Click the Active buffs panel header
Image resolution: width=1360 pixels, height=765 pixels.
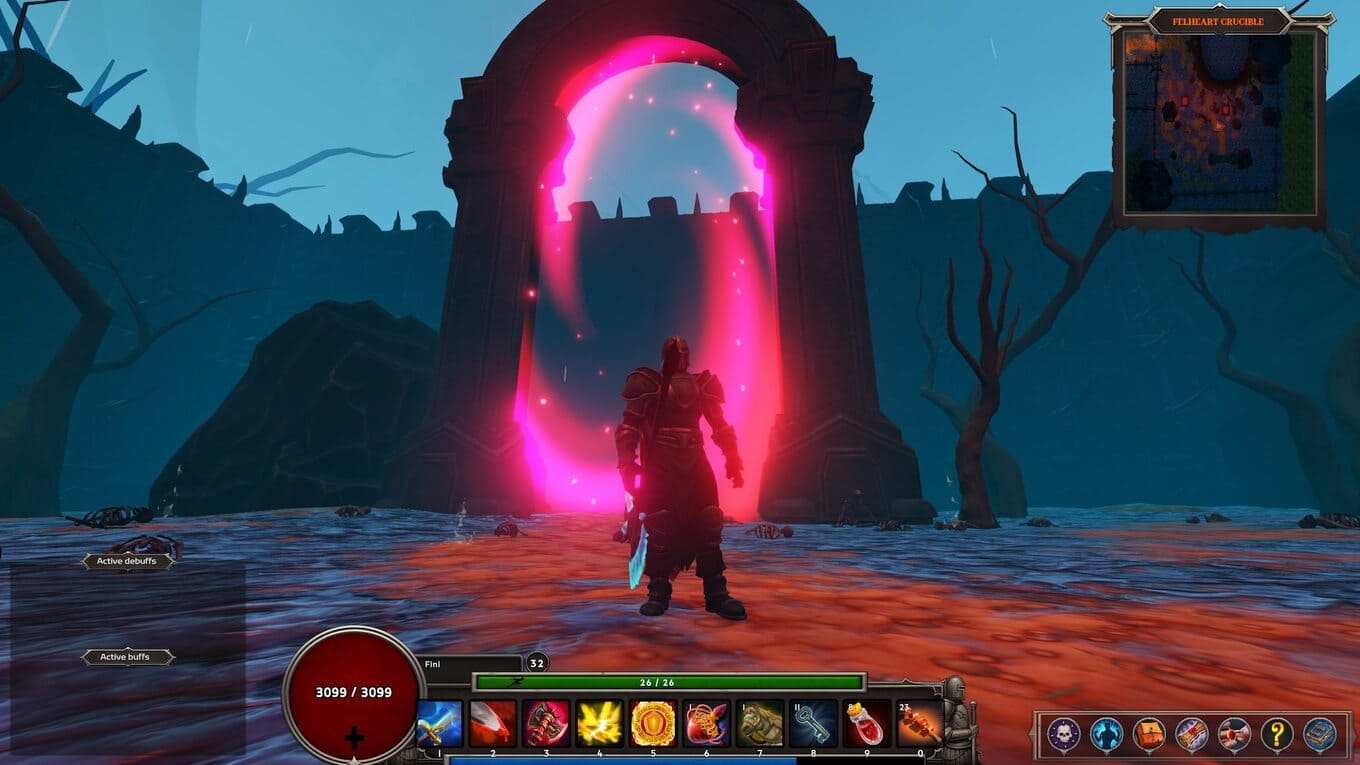(x=128, y=657)
